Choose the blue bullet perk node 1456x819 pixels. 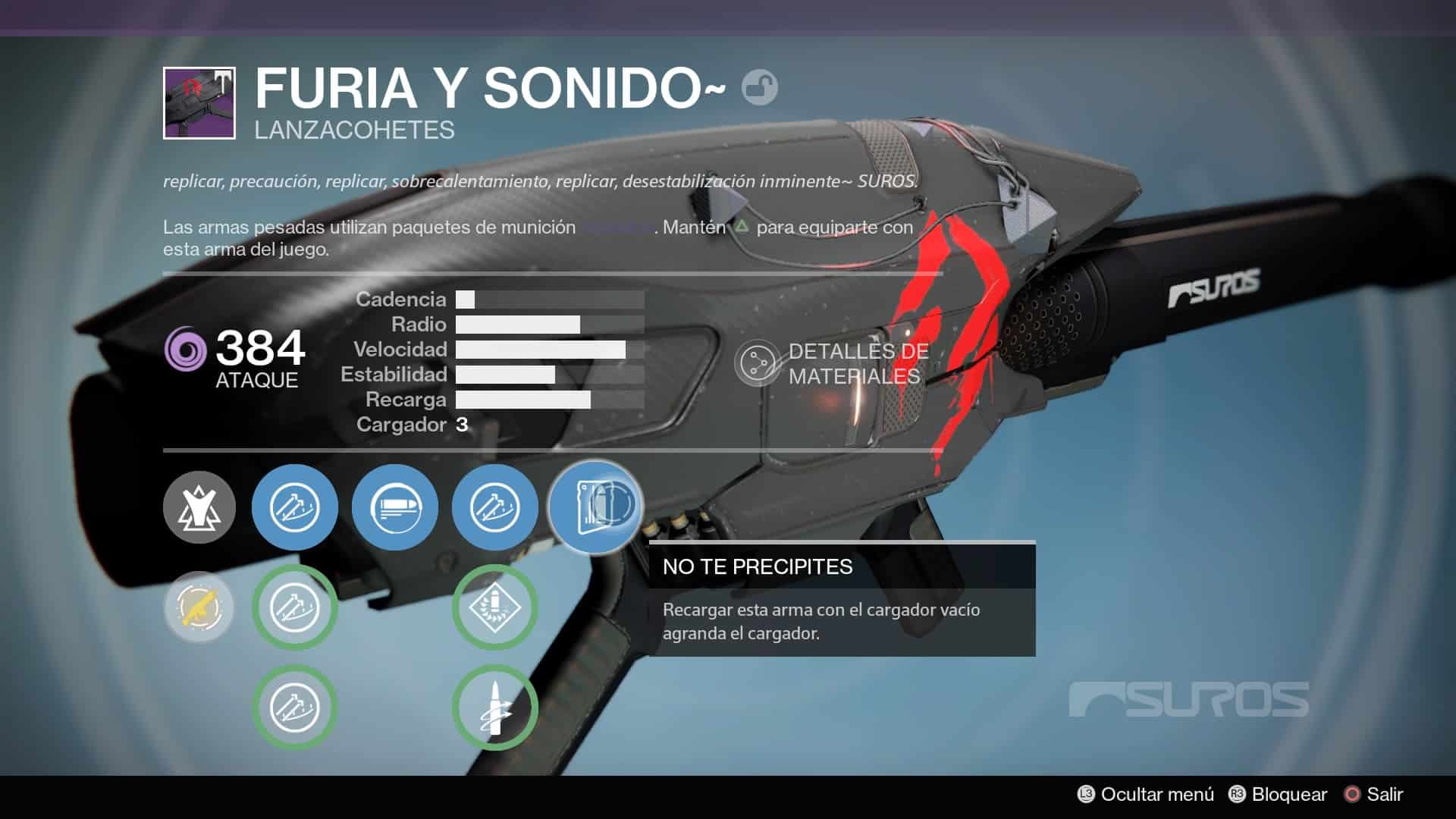[x=395, y=507]
